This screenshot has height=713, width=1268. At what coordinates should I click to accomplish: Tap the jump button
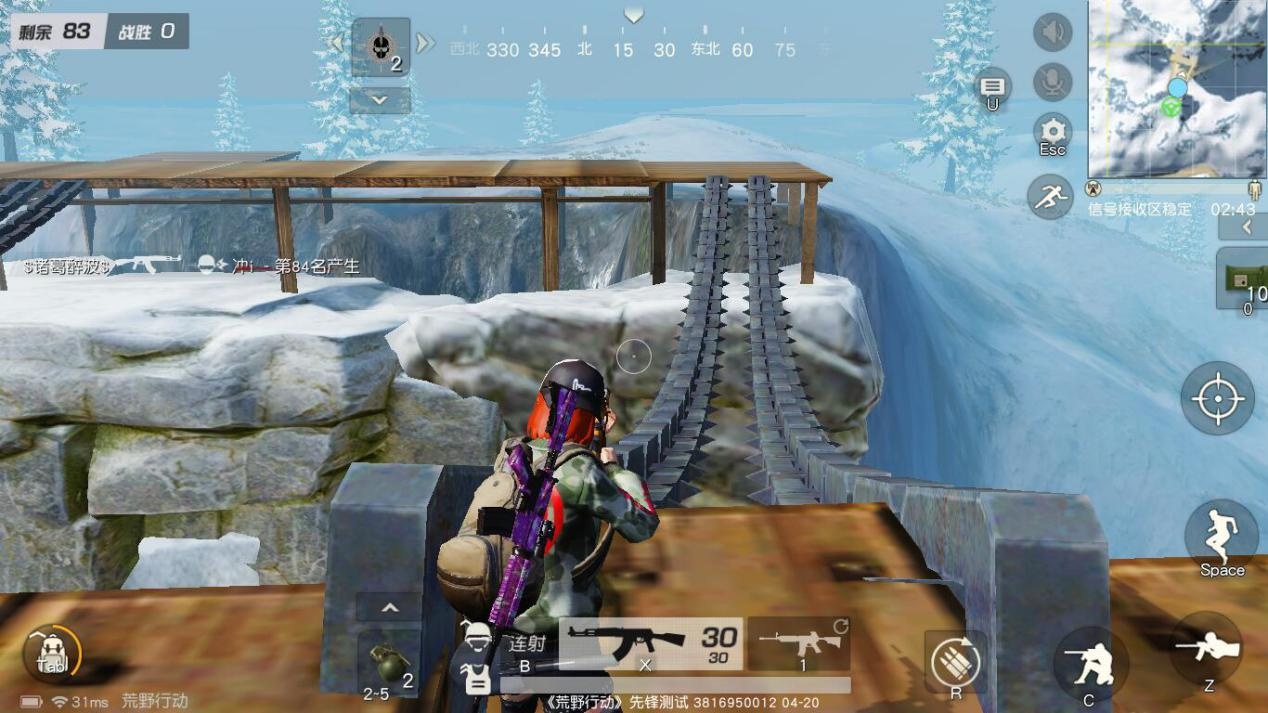[x=1221, y=537]
